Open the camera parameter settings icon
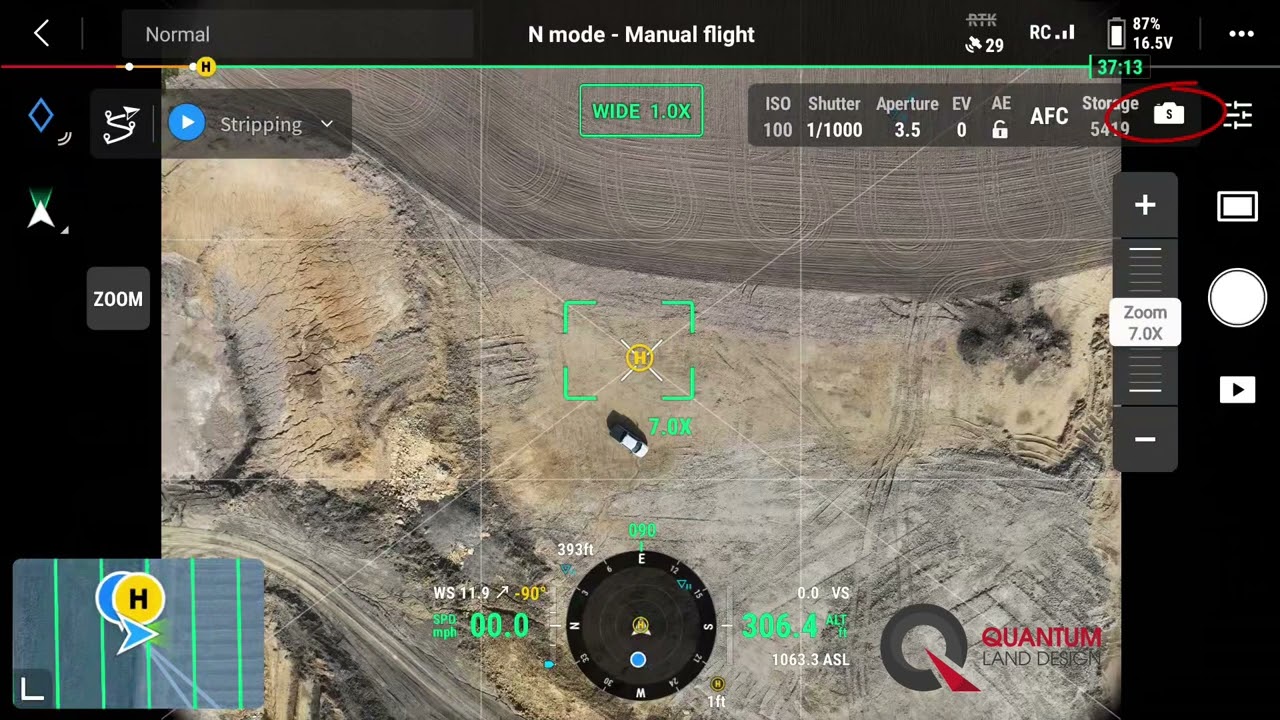This screenshot has width=1280, height=720. tap(1240, 115)
